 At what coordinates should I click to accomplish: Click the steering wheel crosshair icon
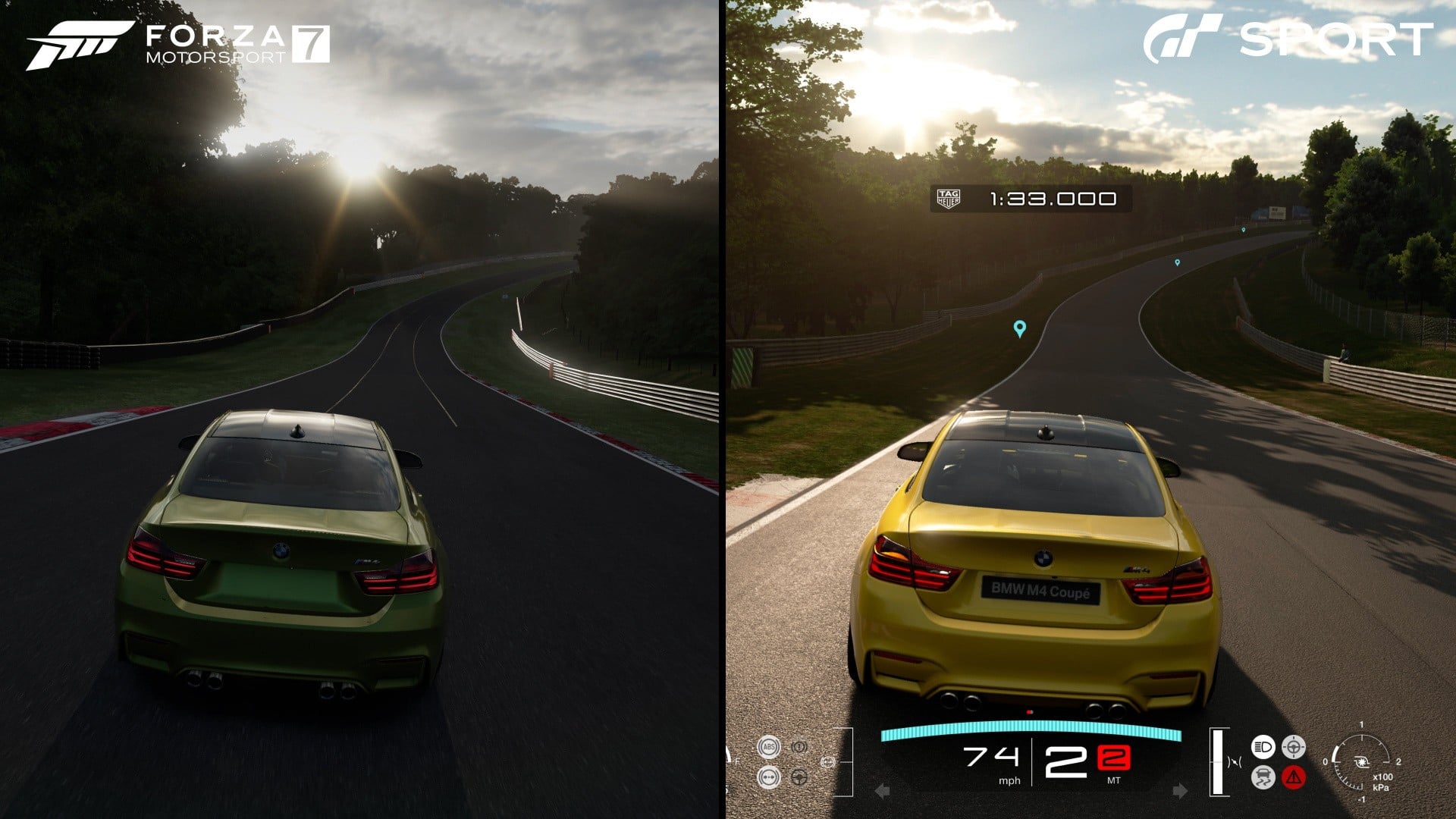1293,747
